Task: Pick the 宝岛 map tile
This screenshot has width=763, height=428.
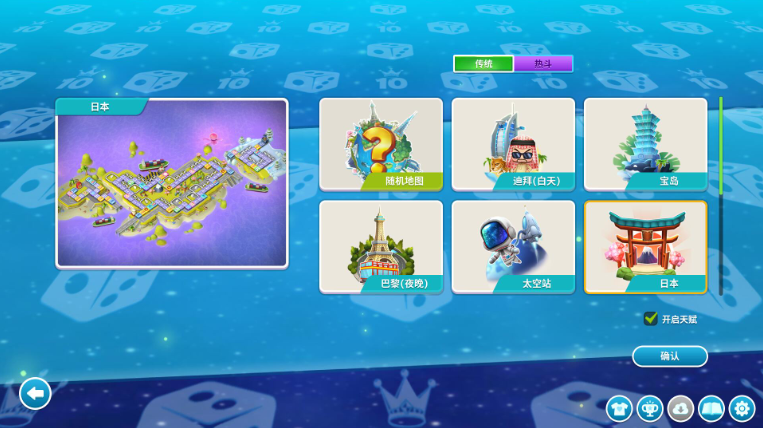Action: coord(645,144)
